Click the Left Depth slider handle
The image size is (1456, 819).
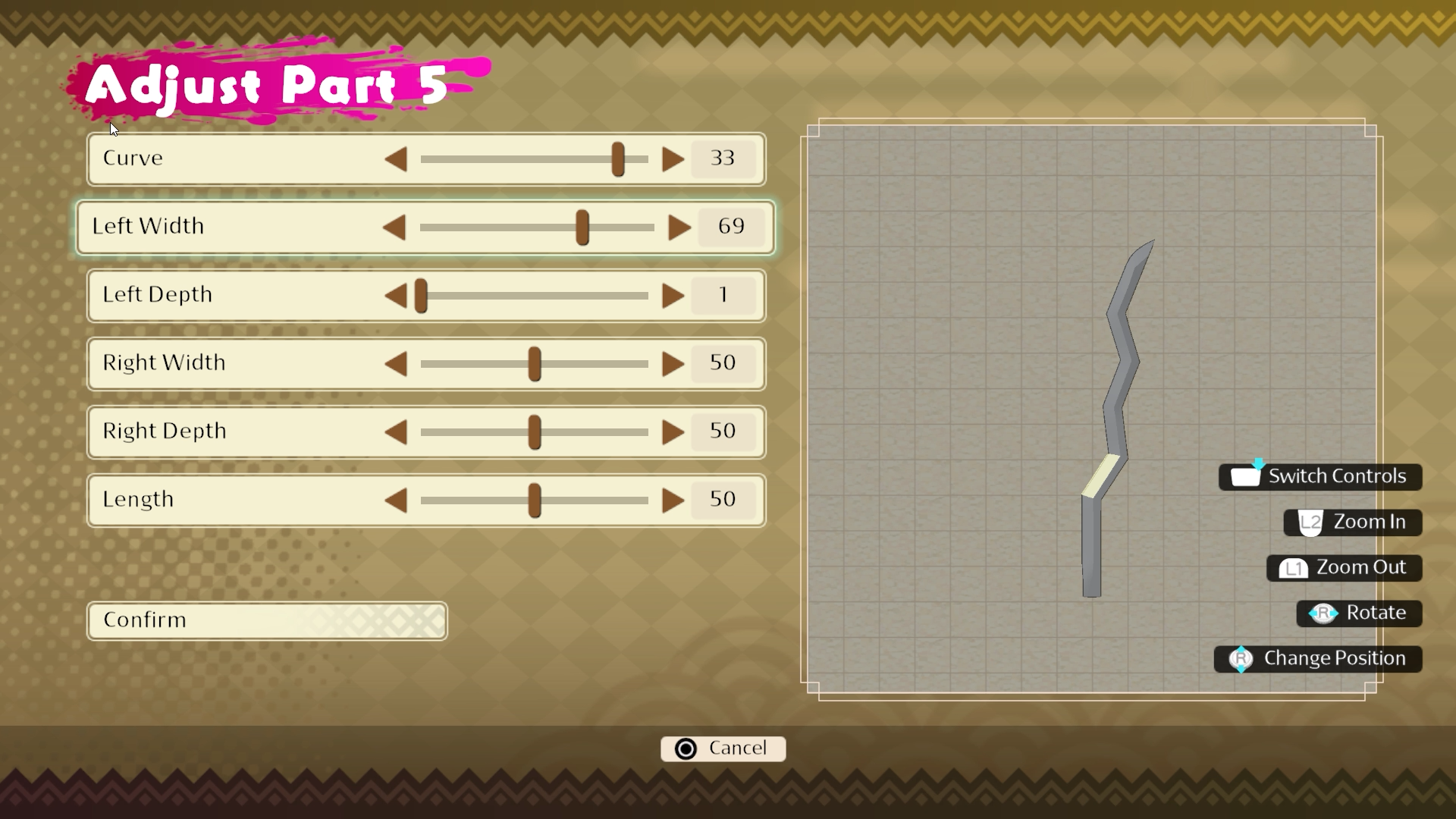(x=421, y=296)
